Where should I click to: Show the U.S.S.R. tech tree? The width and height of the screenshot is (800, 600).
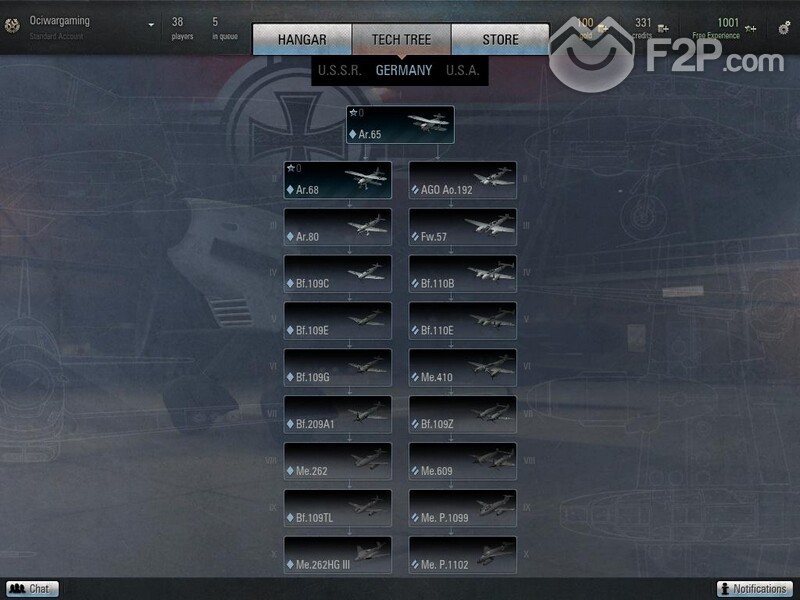coord(339,71)
